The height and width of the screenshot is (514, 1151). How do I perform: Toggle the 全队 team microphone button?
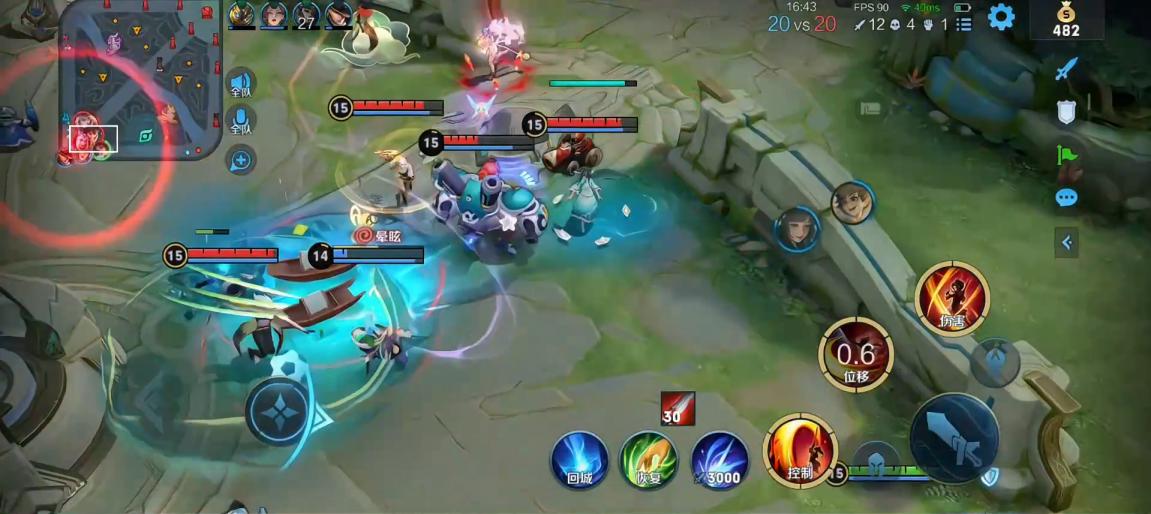click(240, 122)
